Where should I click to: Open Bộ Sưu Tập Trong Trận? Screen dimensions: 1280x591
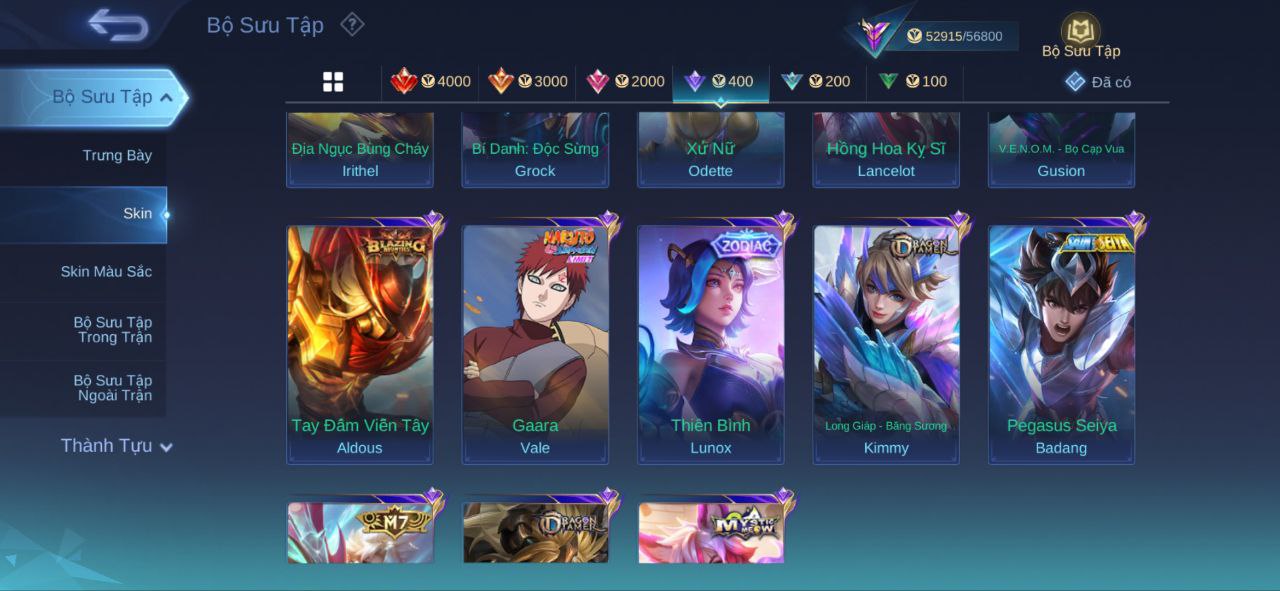tap(113, 330)
